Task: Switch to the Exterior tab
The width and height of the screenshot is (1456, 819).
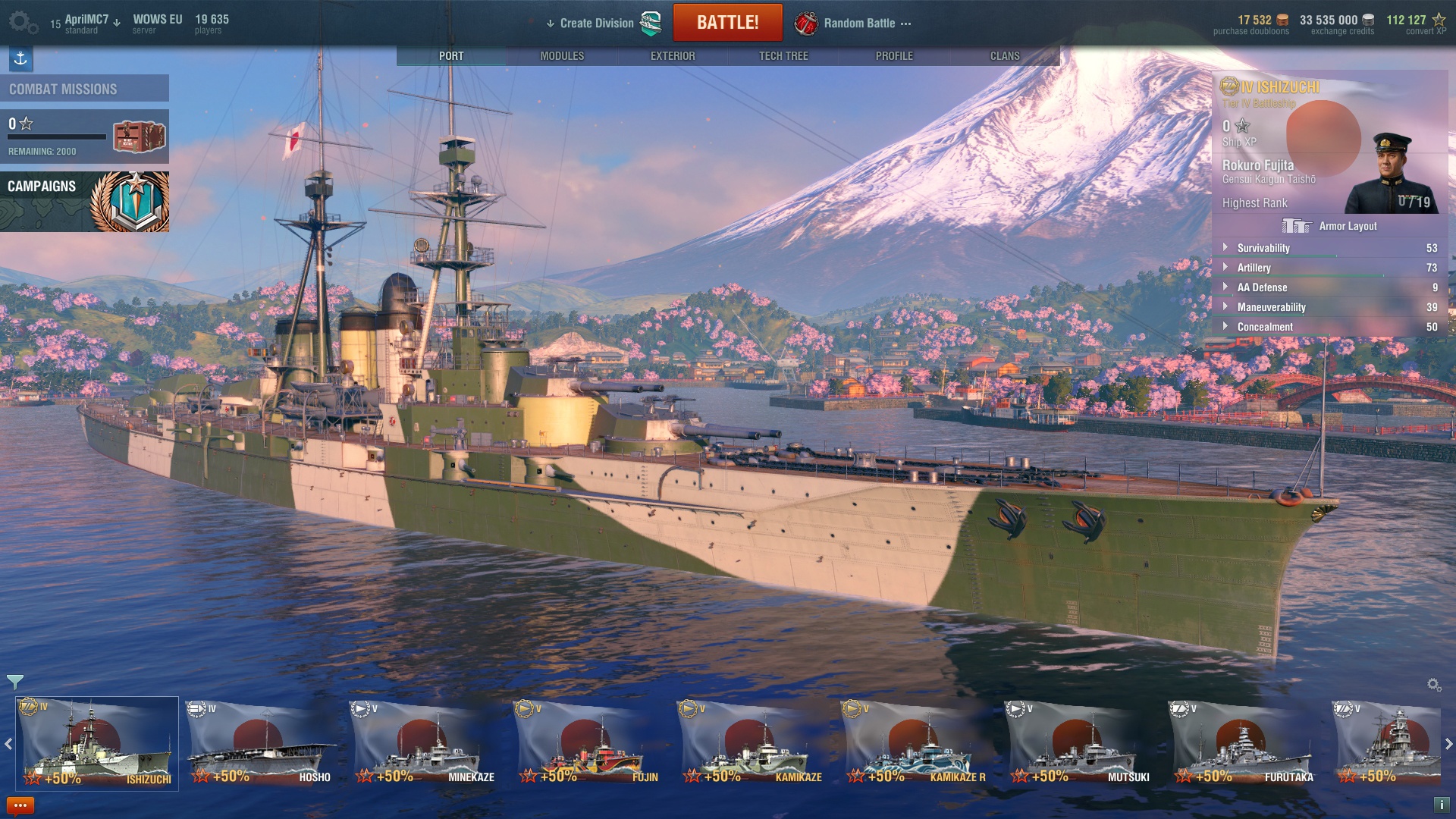Action: click(673, 56)
